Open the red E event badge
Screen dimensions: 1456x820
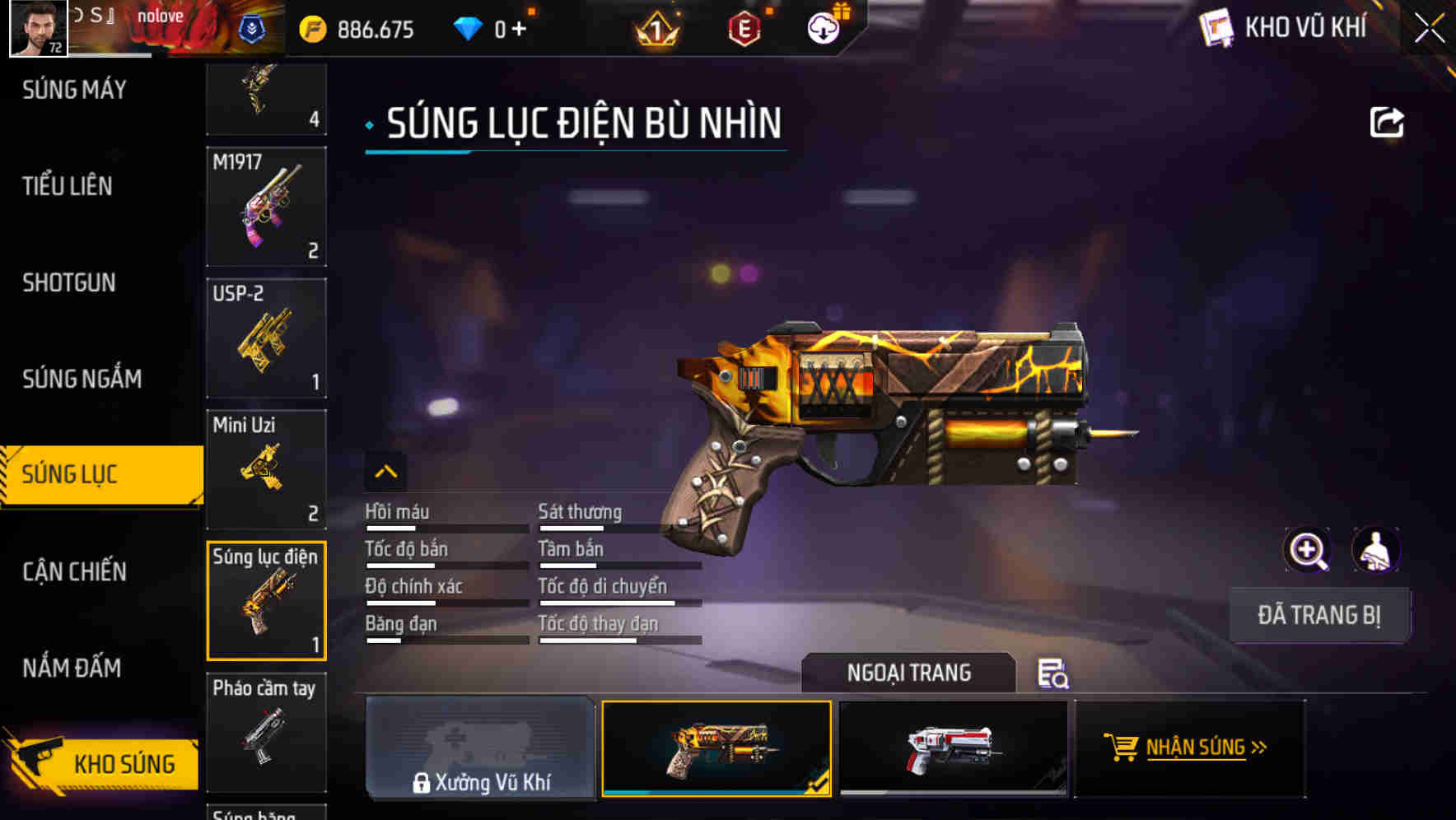(744, 26)
